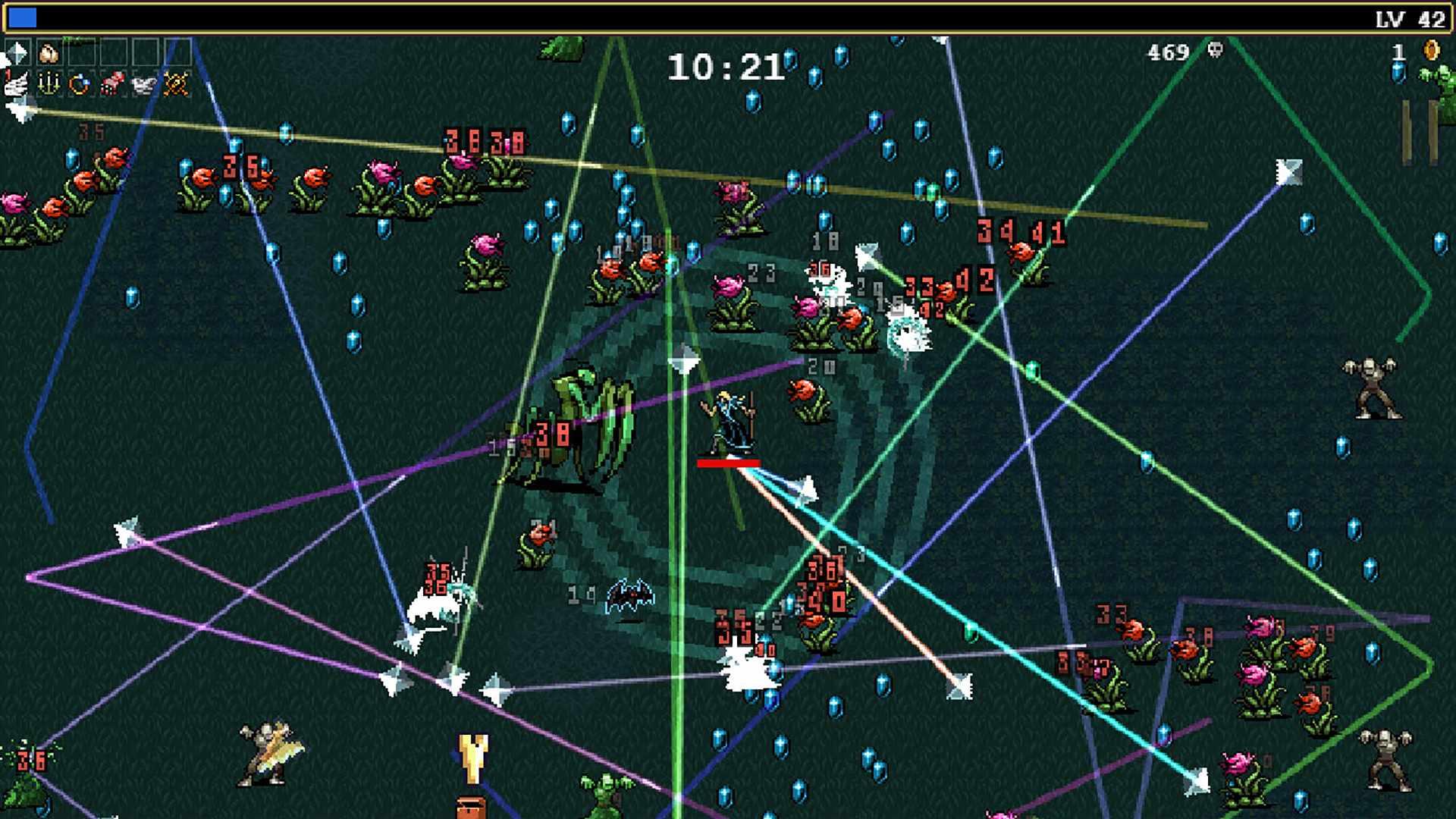The width and height of the screenshot is (1456, 819).
Task: Click the 469 kill count number
Action: (1169, 52)
